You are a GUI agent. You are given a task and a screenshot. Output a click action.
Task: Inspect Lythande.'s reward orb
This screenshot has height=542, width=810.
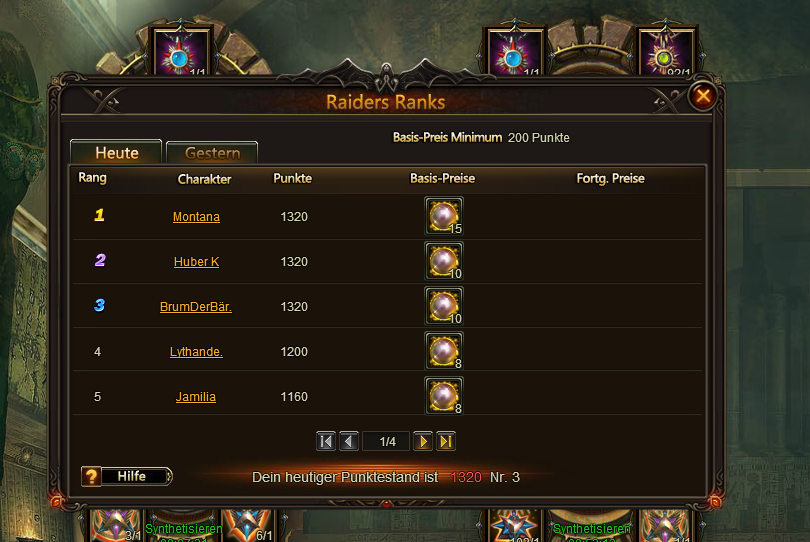(443, 351)
